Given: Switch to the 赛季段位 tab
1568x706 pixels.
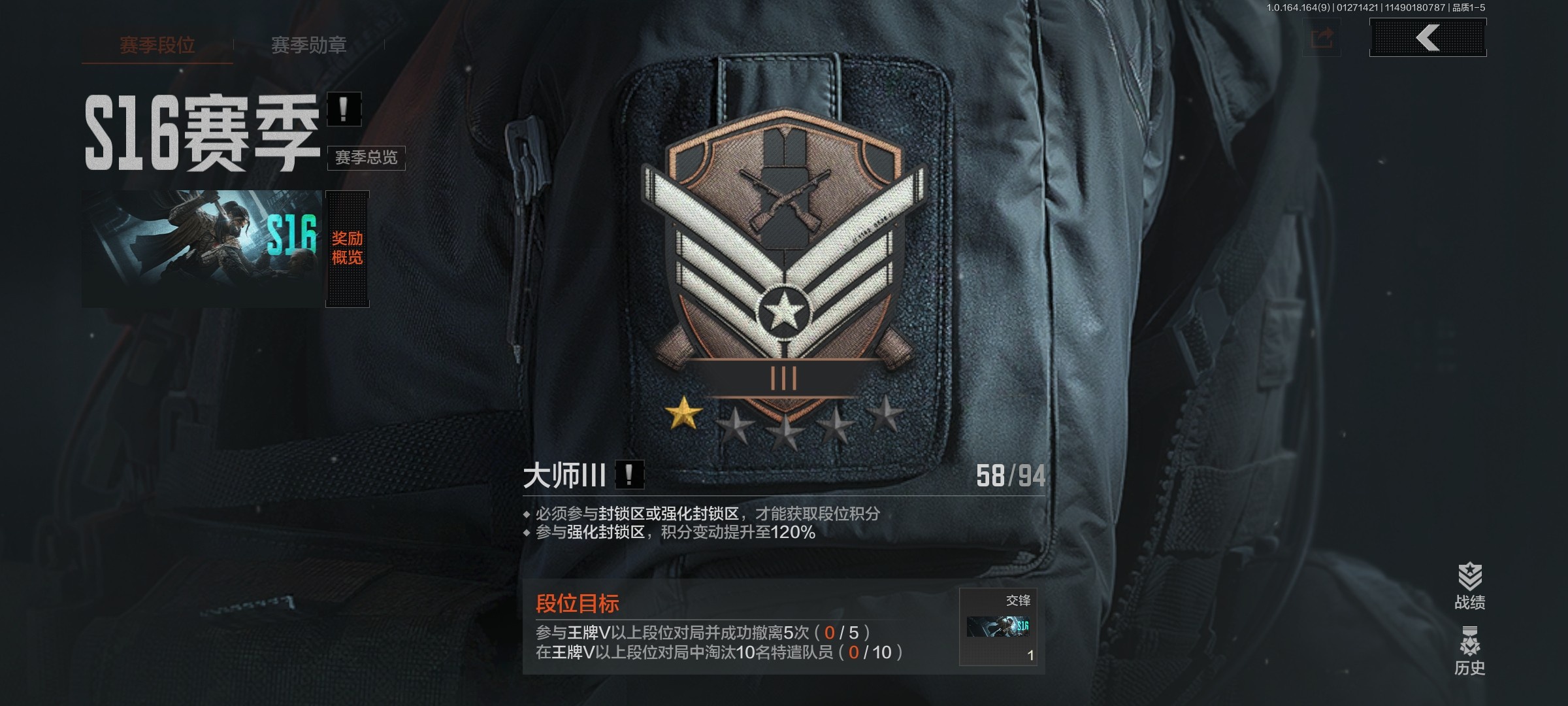Looking at the screenshot, I should (157, 44).
